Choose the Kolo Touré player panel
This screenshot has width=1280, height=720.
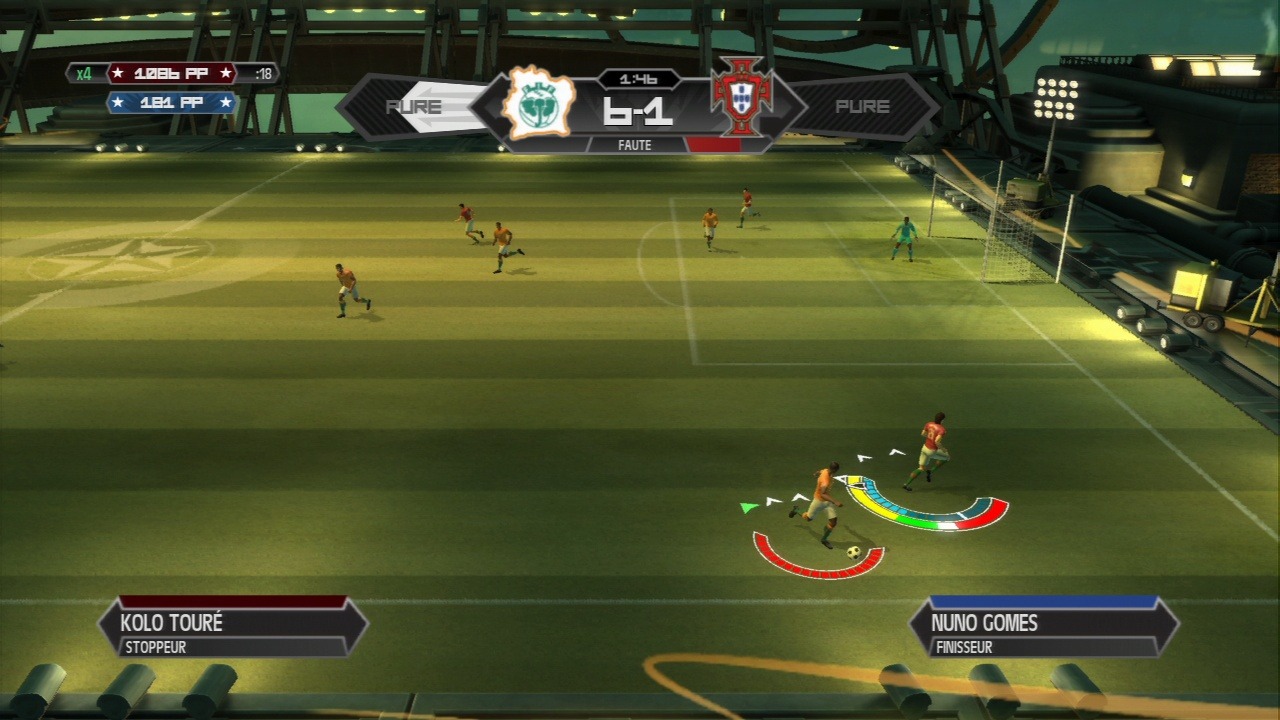(x=233, y=629)
